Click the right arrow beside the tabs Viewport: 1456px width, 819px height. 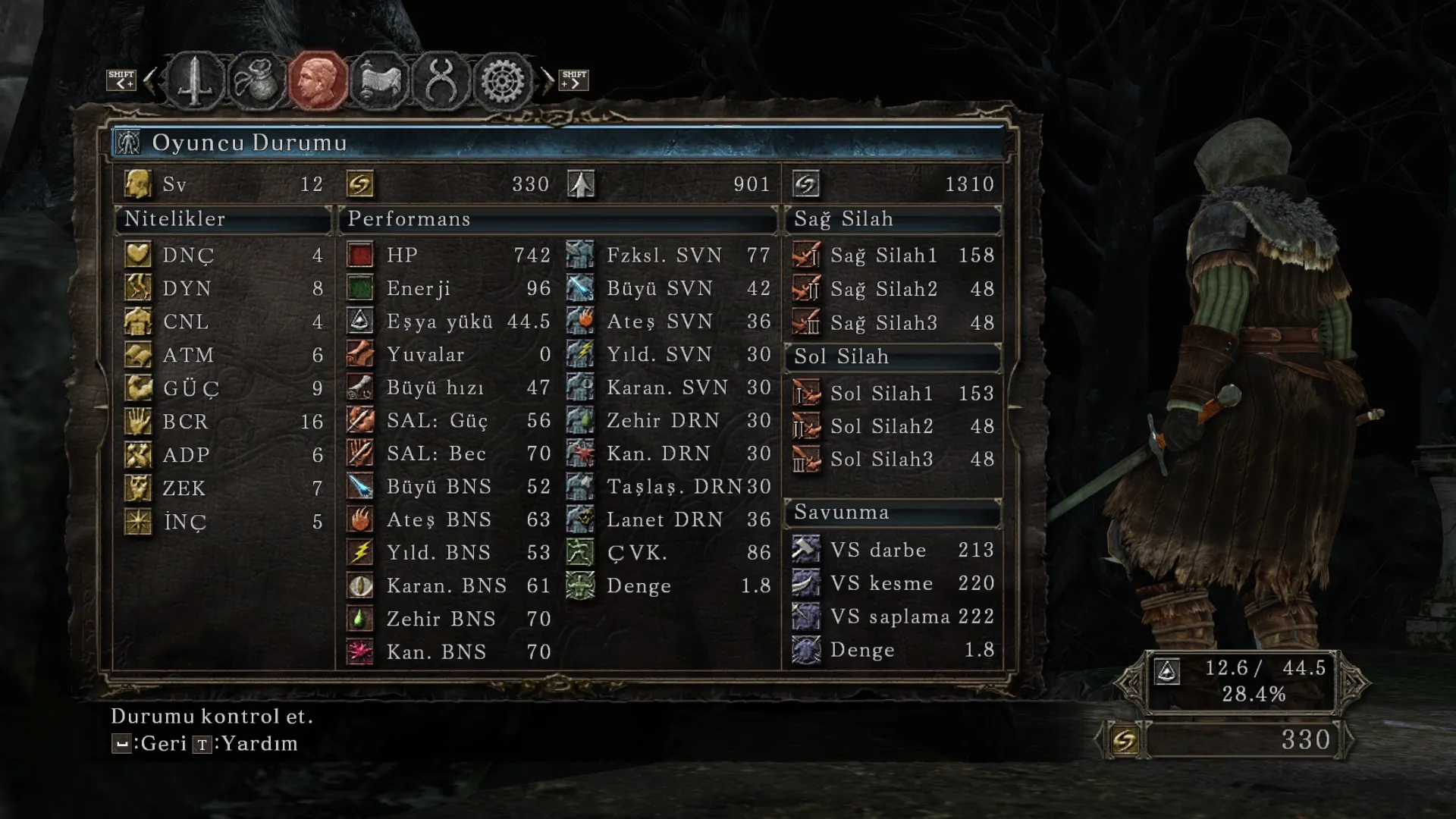[x=547, y=80]
